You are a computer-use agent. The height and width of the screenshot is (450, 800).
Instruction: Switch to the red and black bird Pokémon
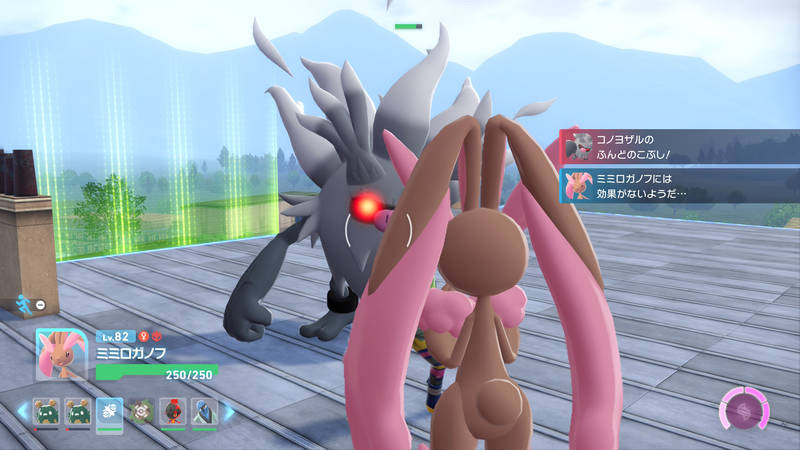pos(173,411)
